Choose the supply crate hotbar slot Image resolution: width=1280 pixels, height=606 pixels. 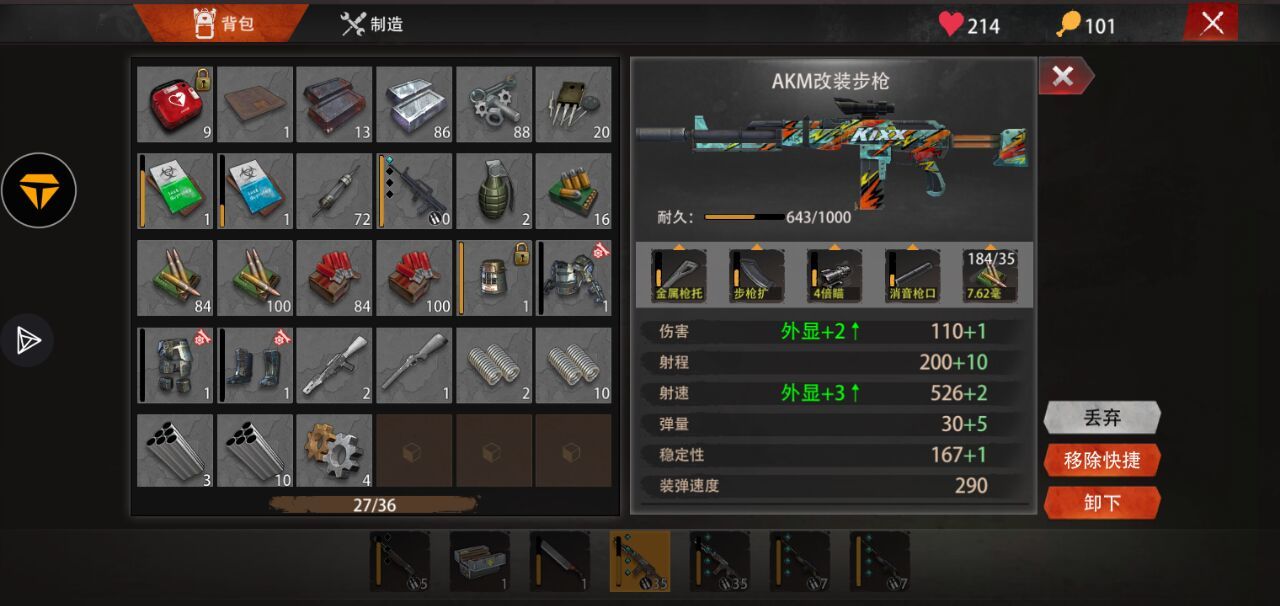pos(480,561)
